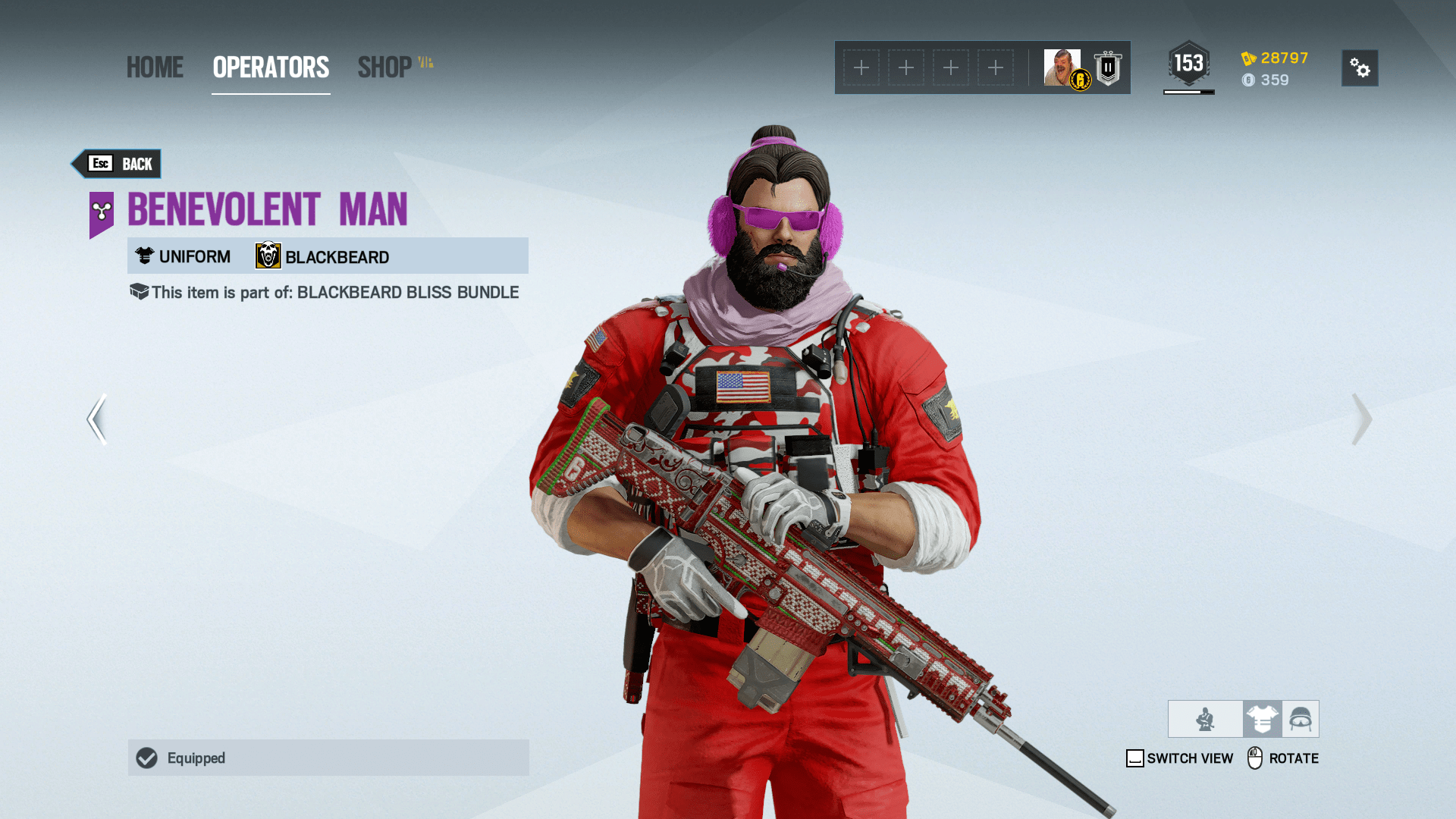Browse previous uniform with left arrow

[96, 419]
